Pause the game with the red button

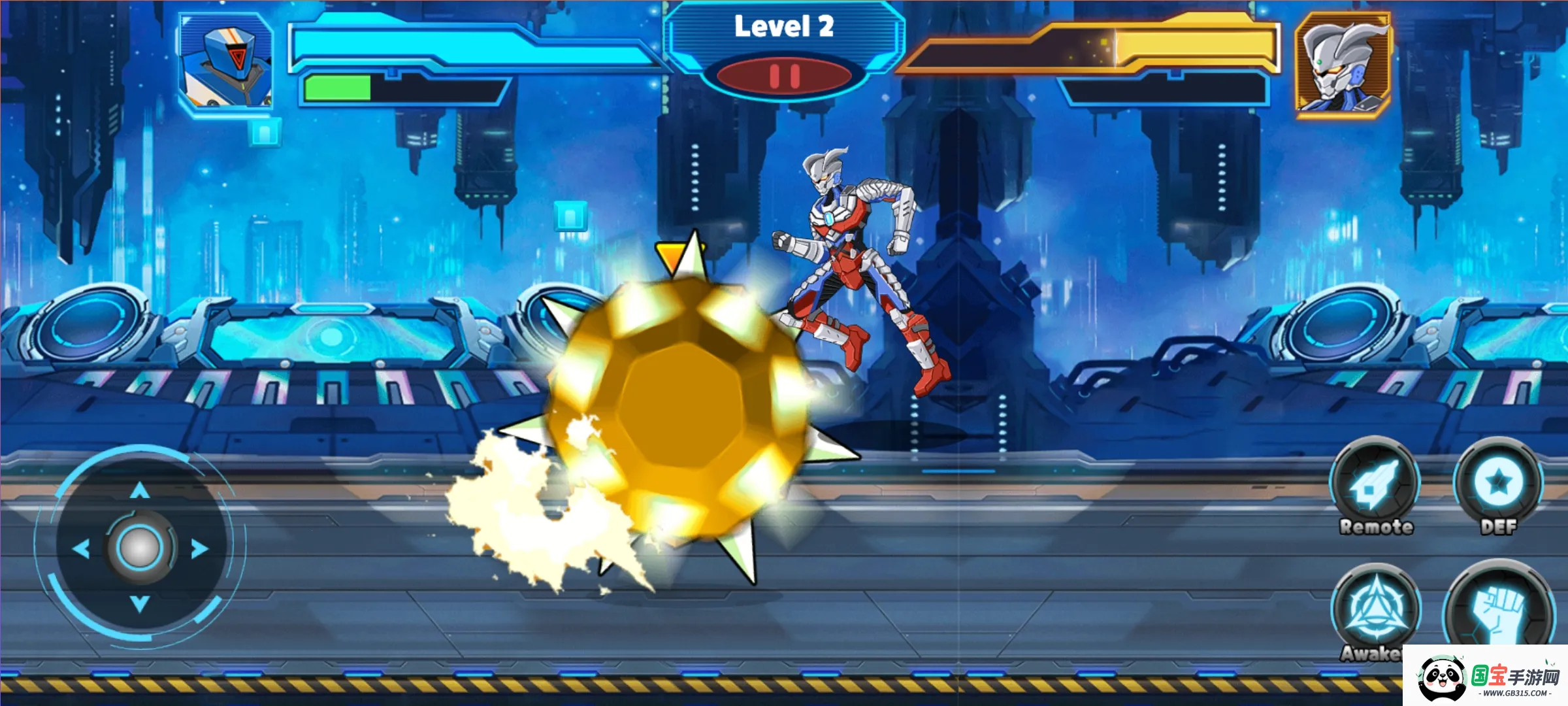pos(784,76)
